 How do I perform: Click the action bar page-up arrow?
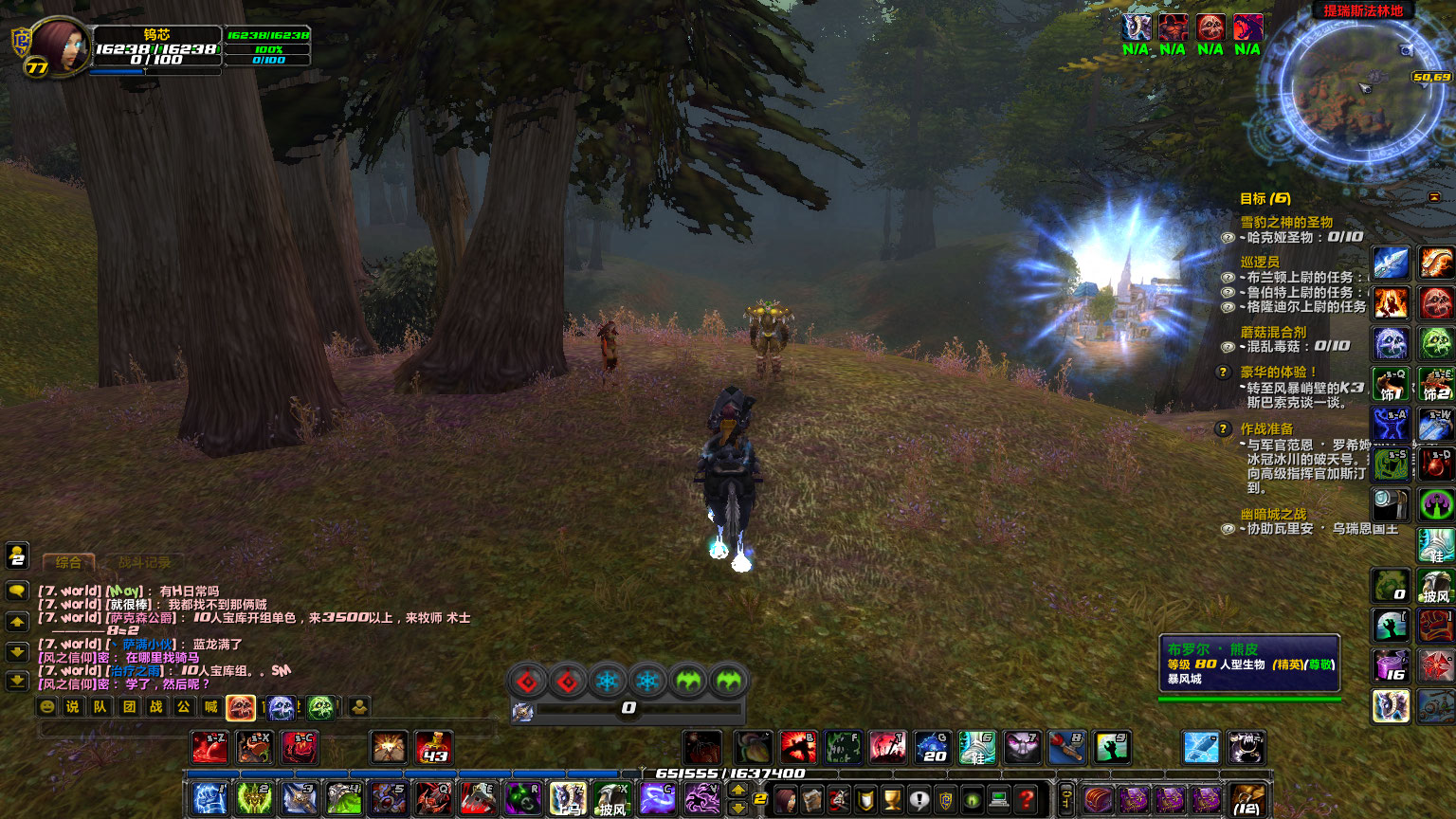(x=737, y=789)
